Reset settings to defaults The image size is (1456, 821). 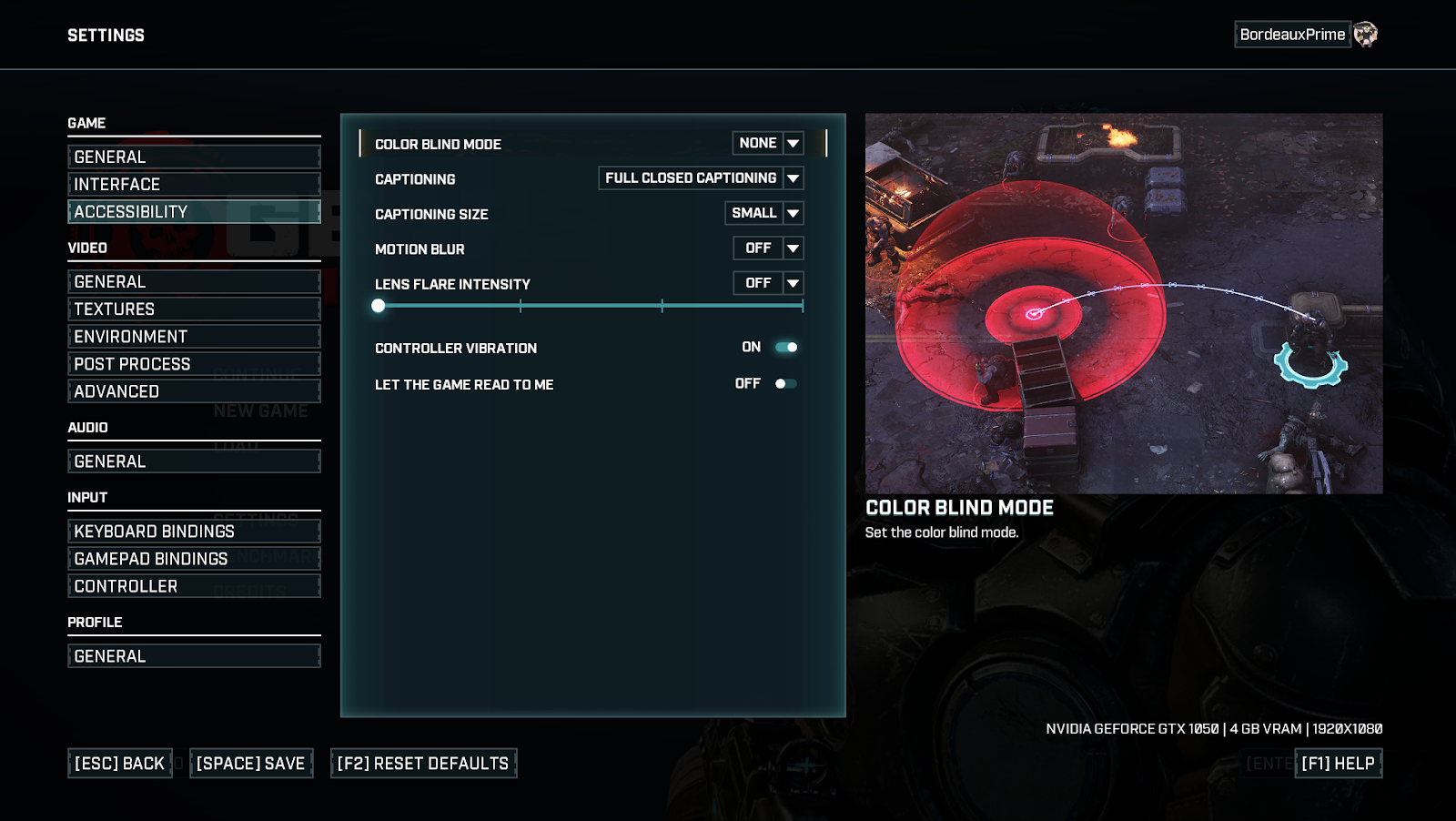pos(423,764)
